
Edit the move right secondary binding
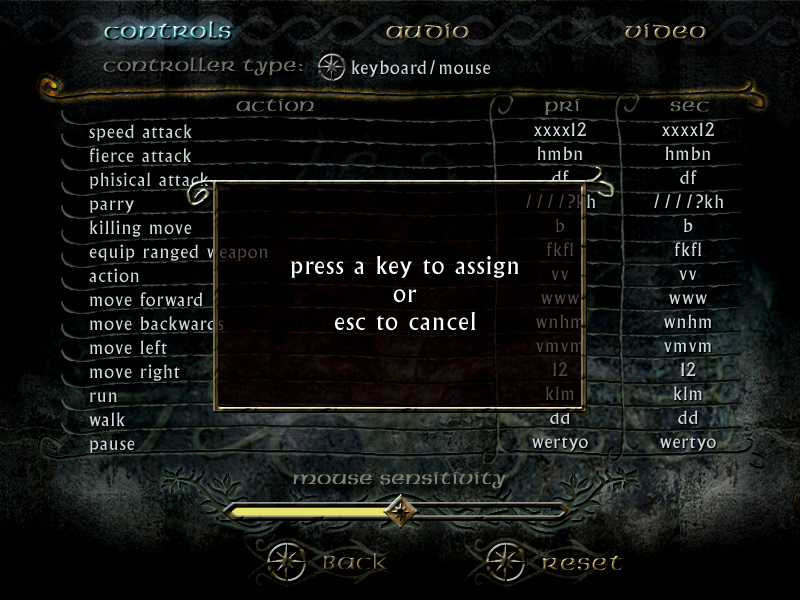click(x=688, y=370)
